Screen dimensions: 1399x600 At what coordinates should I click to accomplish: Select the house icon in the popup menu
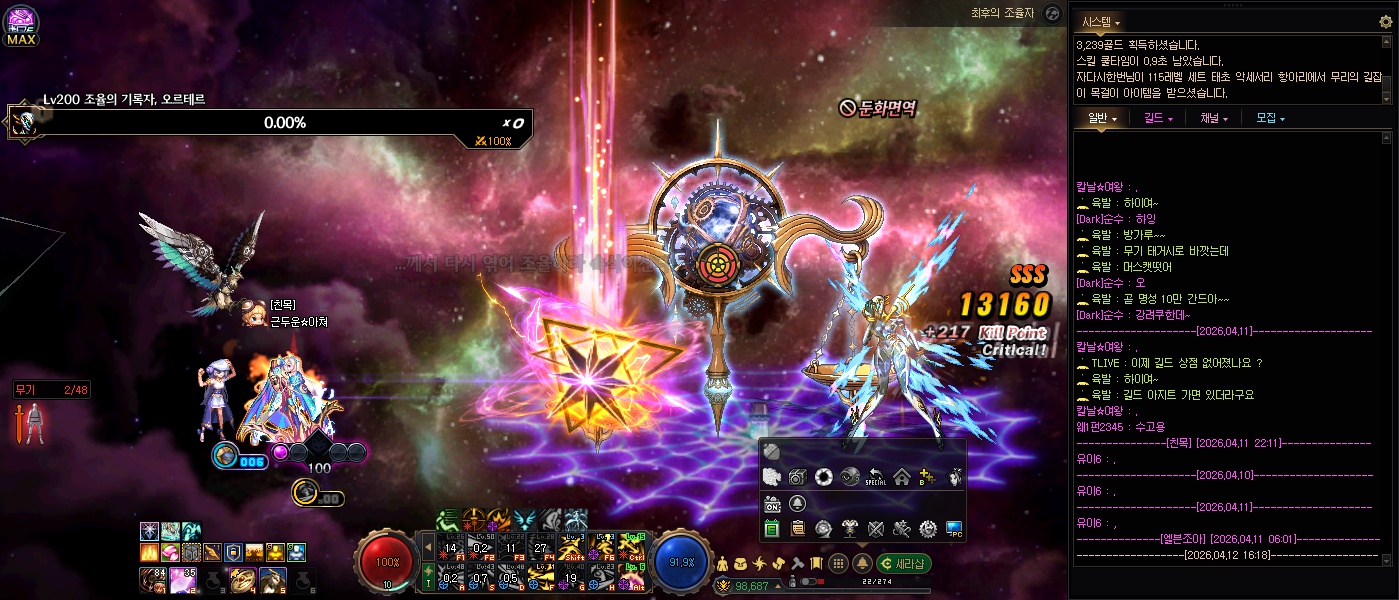click(x=901, y=477)
